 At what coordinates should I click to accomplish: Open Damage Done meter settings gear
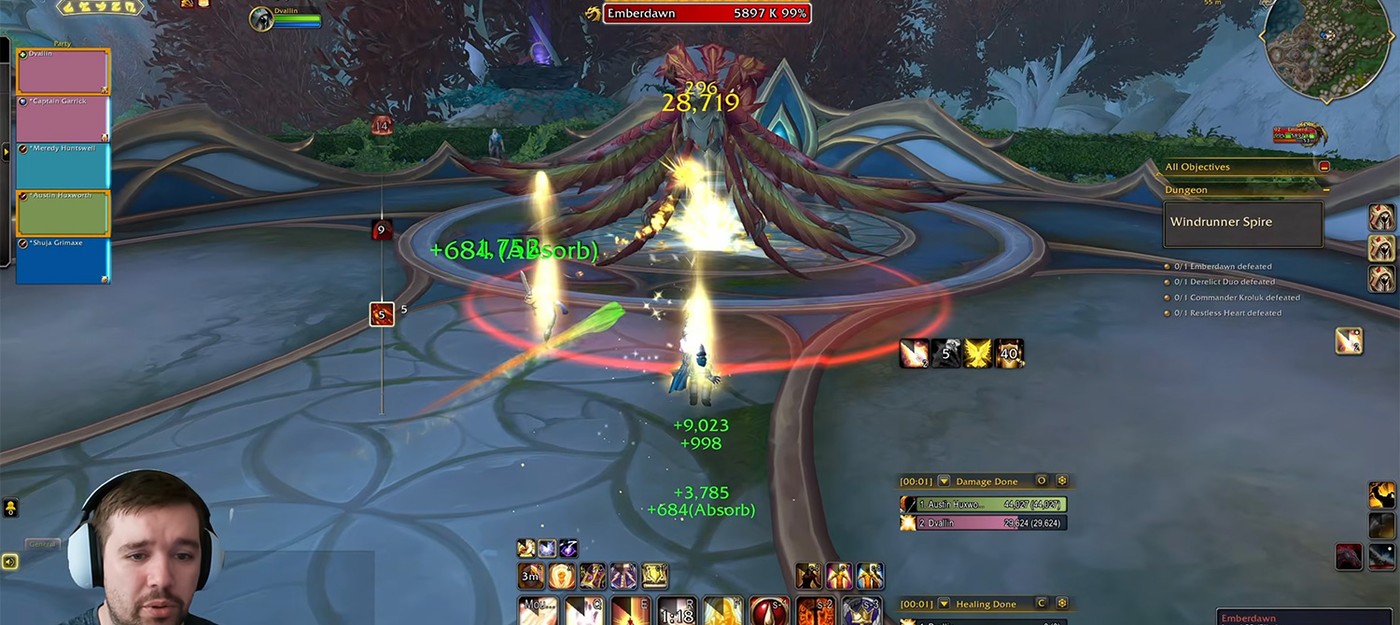point(1062,481)
